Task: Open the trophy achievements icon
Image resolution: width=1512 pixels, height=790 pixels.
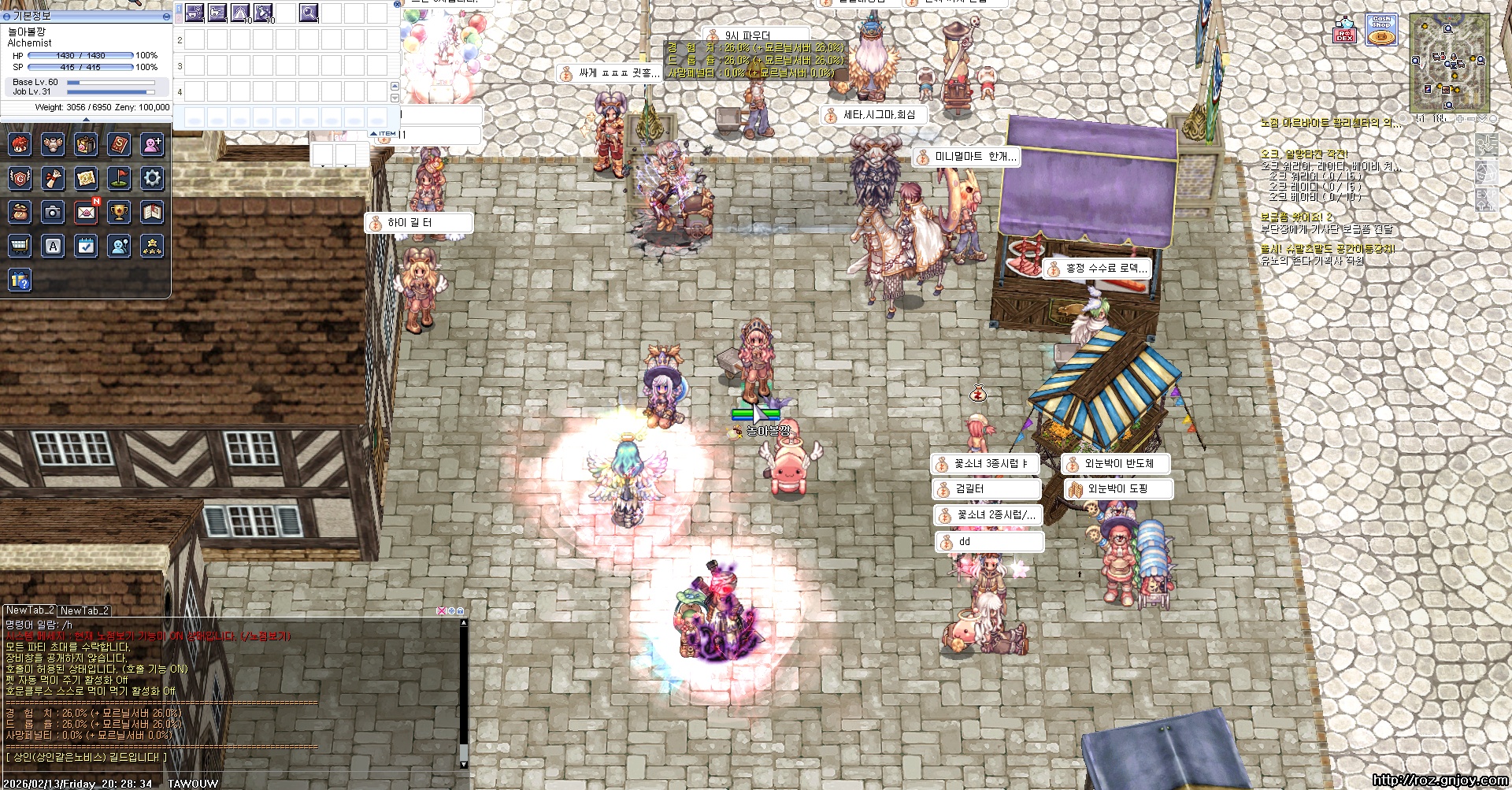Action: click(119, 212)
